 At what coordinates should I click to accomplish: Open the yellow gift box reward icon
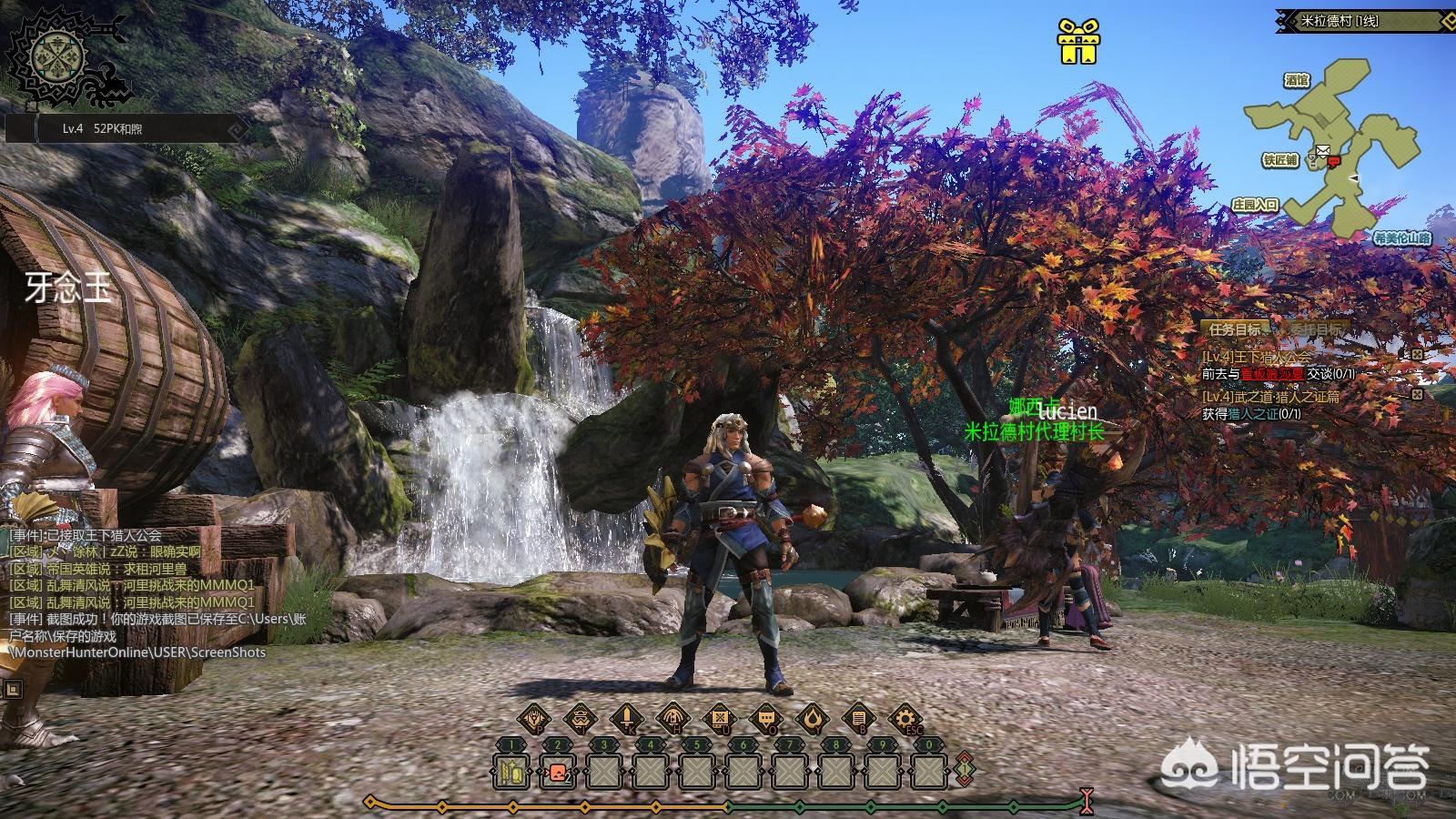(x=1077, y=43)
